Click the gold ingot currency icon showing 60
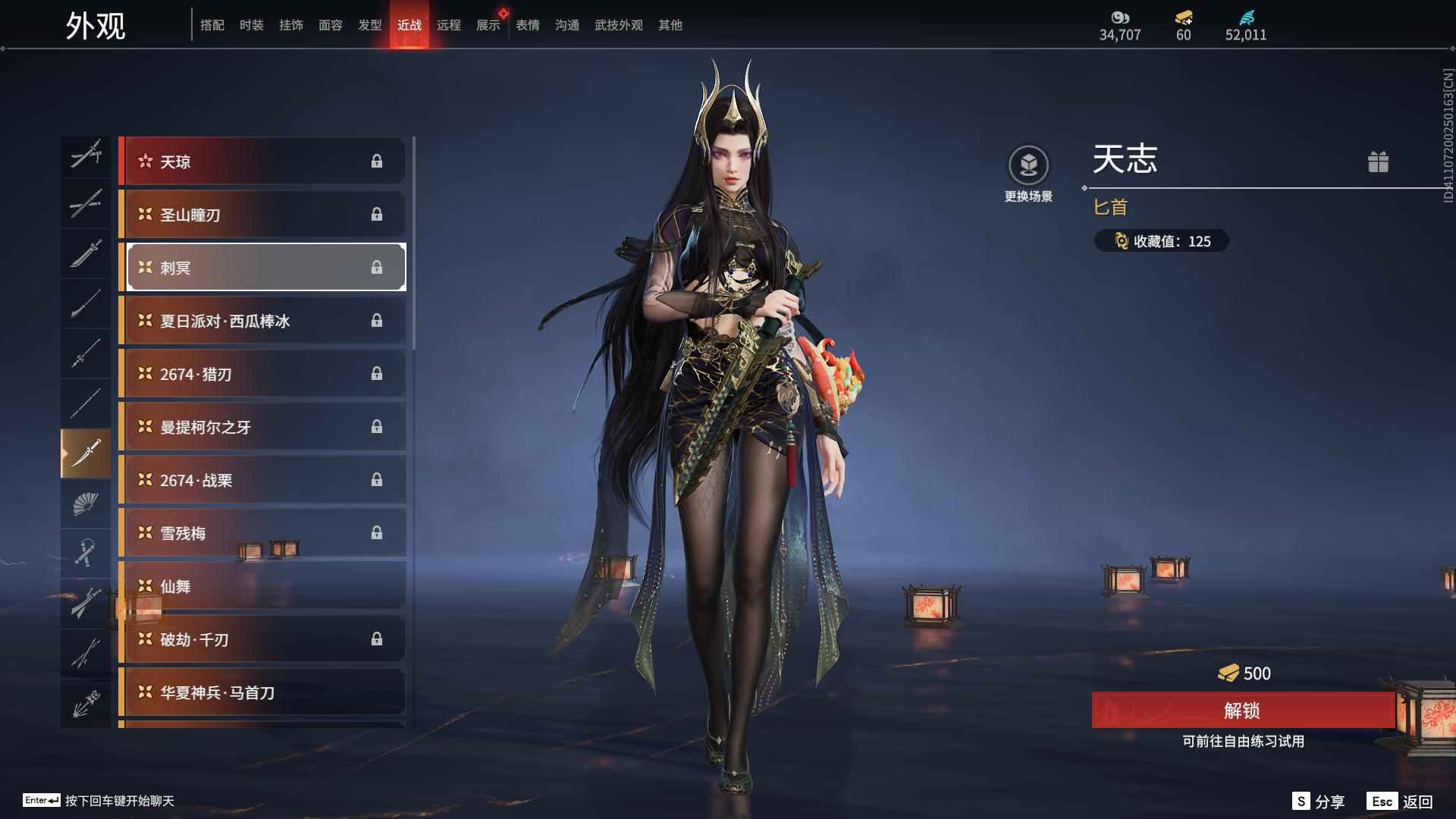The image size is (1456, 819). (x=1182, y=18)
